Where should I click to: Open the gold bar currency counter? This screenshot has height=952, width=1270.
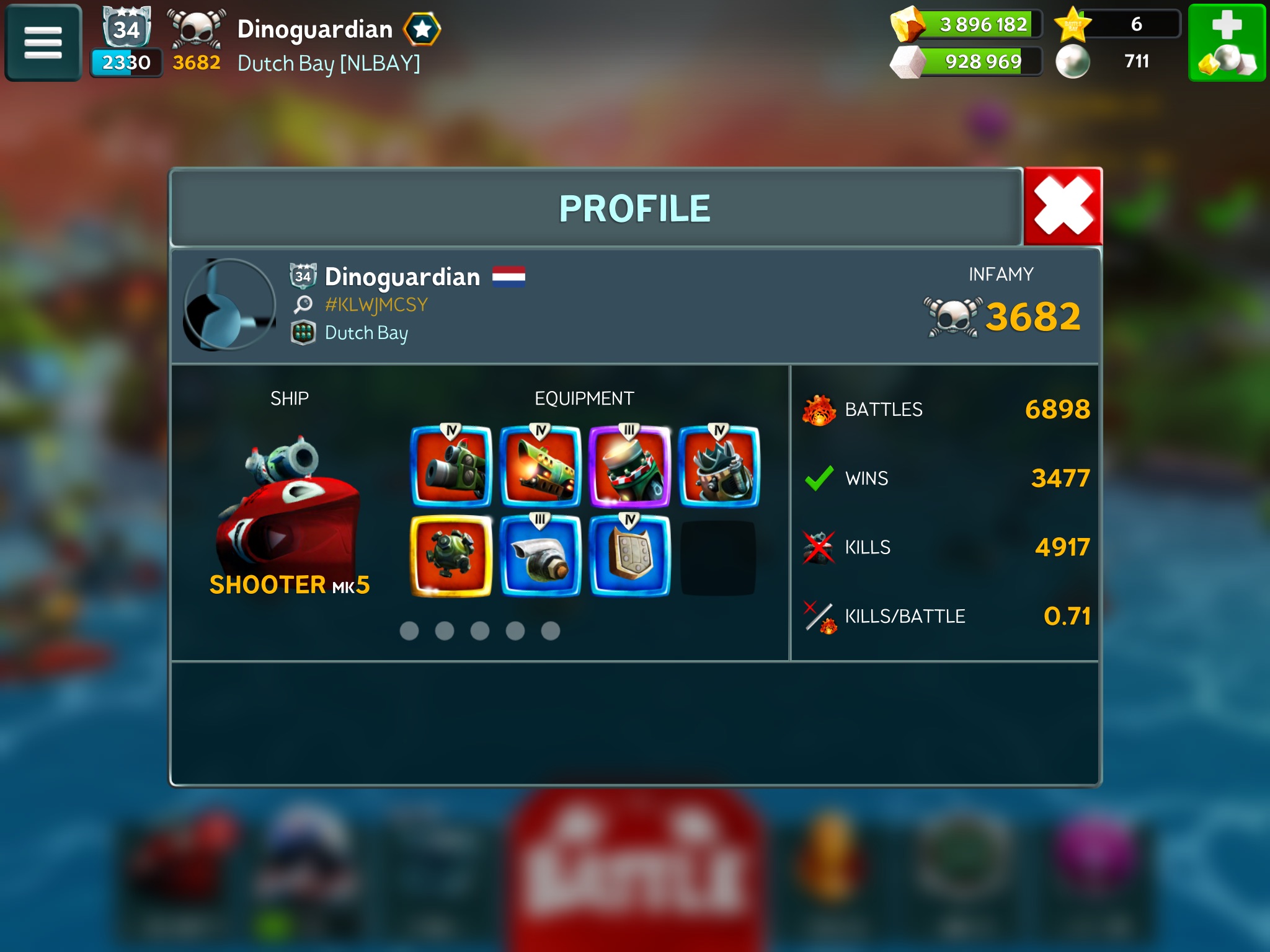click(967, 25)
